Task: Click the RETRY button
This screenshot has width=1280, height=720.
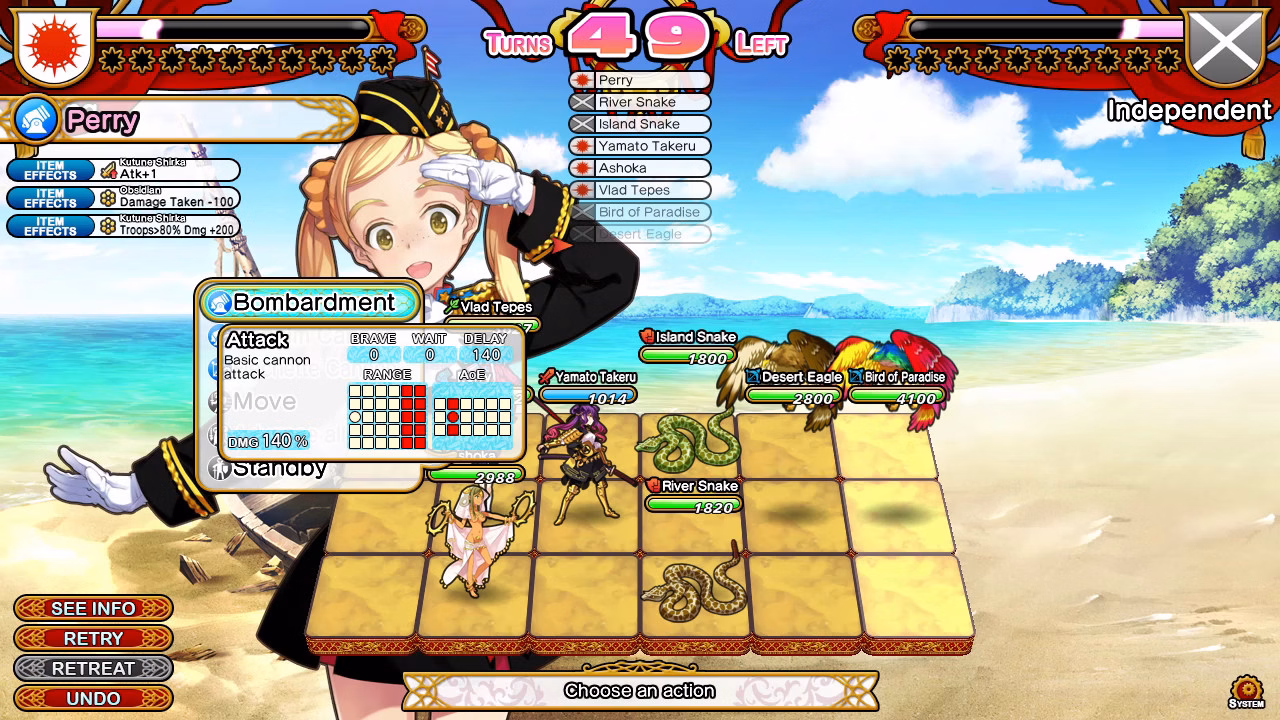Action: 92,638
